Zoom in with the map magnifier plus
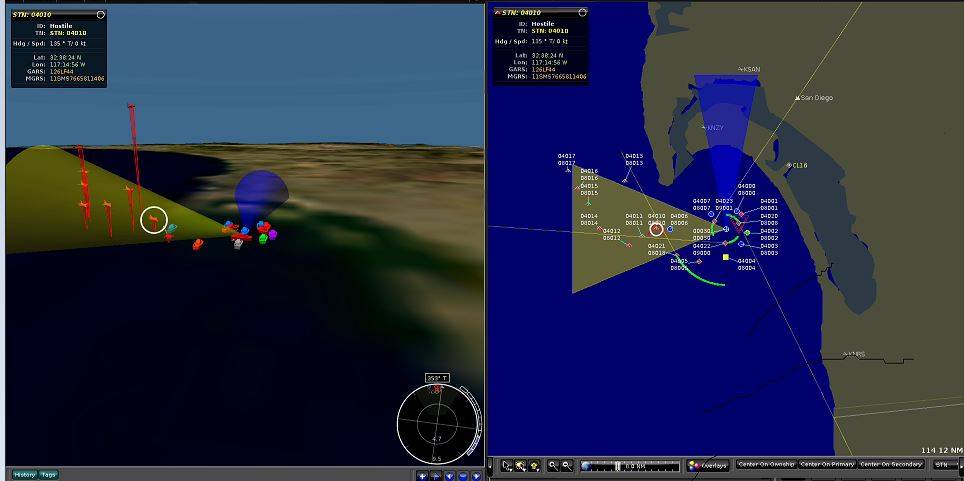 552,466
